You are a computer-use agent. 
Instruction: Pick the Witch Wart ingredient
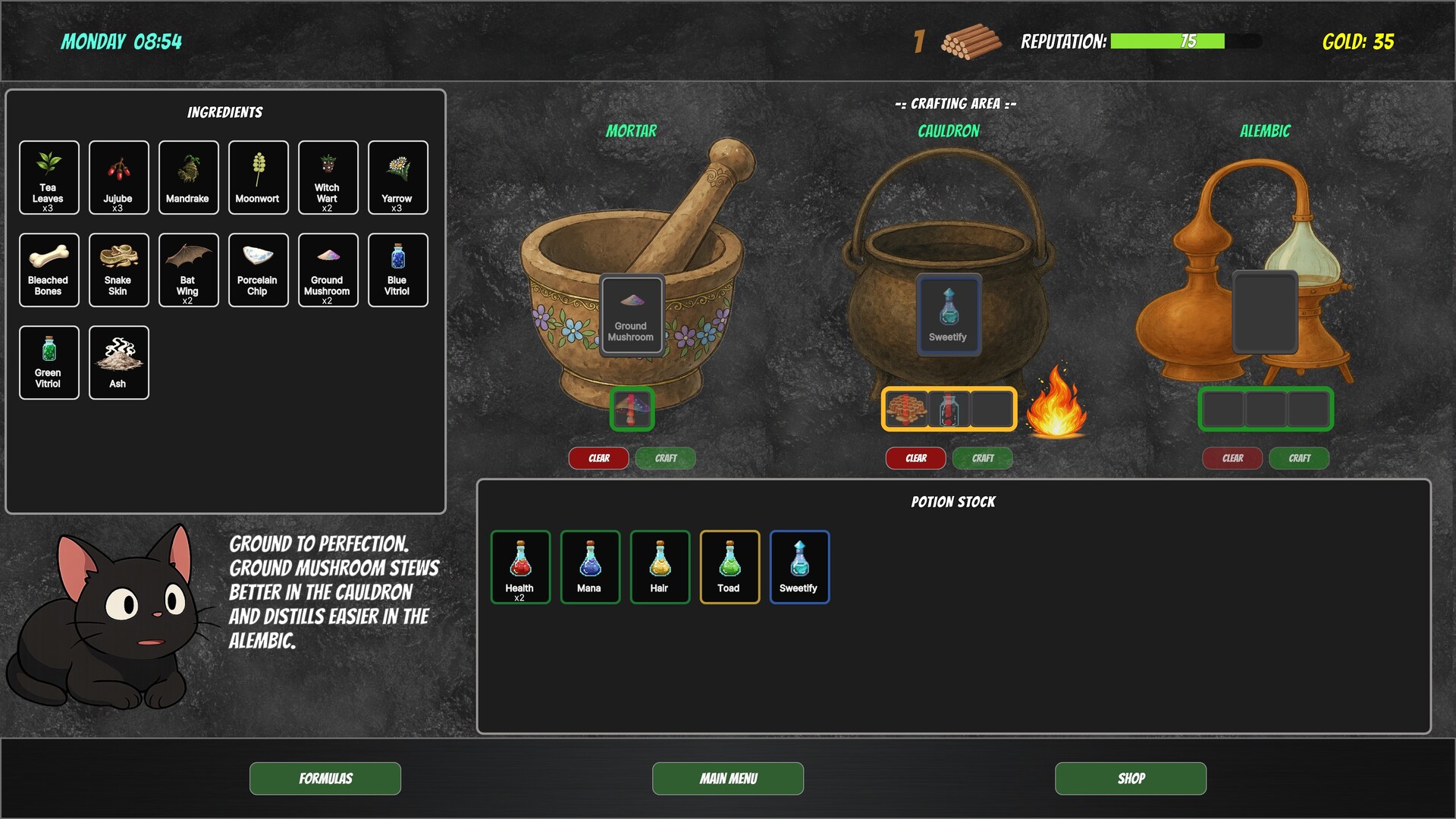(328, 177)
